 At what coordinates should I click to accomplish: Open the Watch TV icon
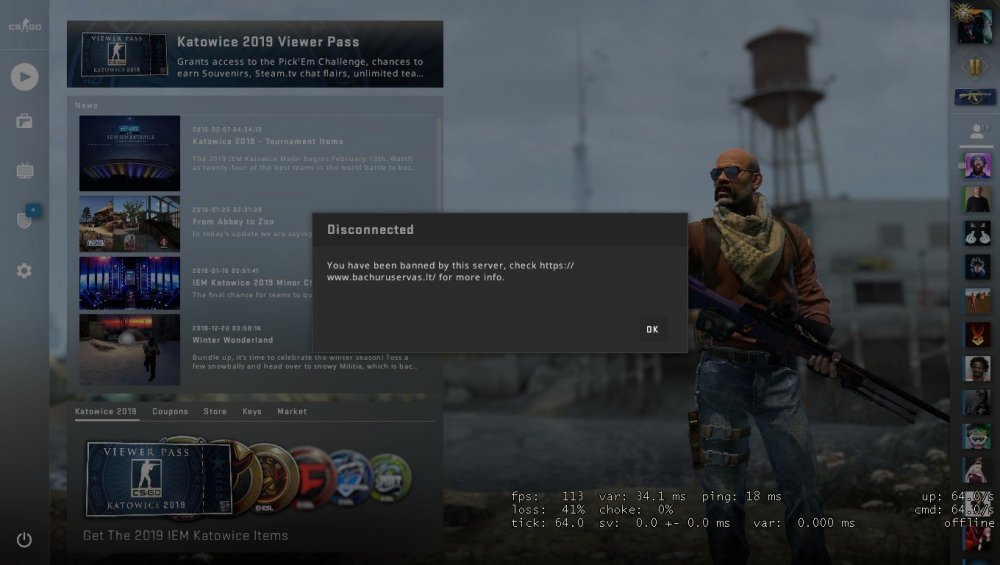click(x=24, y=171)
